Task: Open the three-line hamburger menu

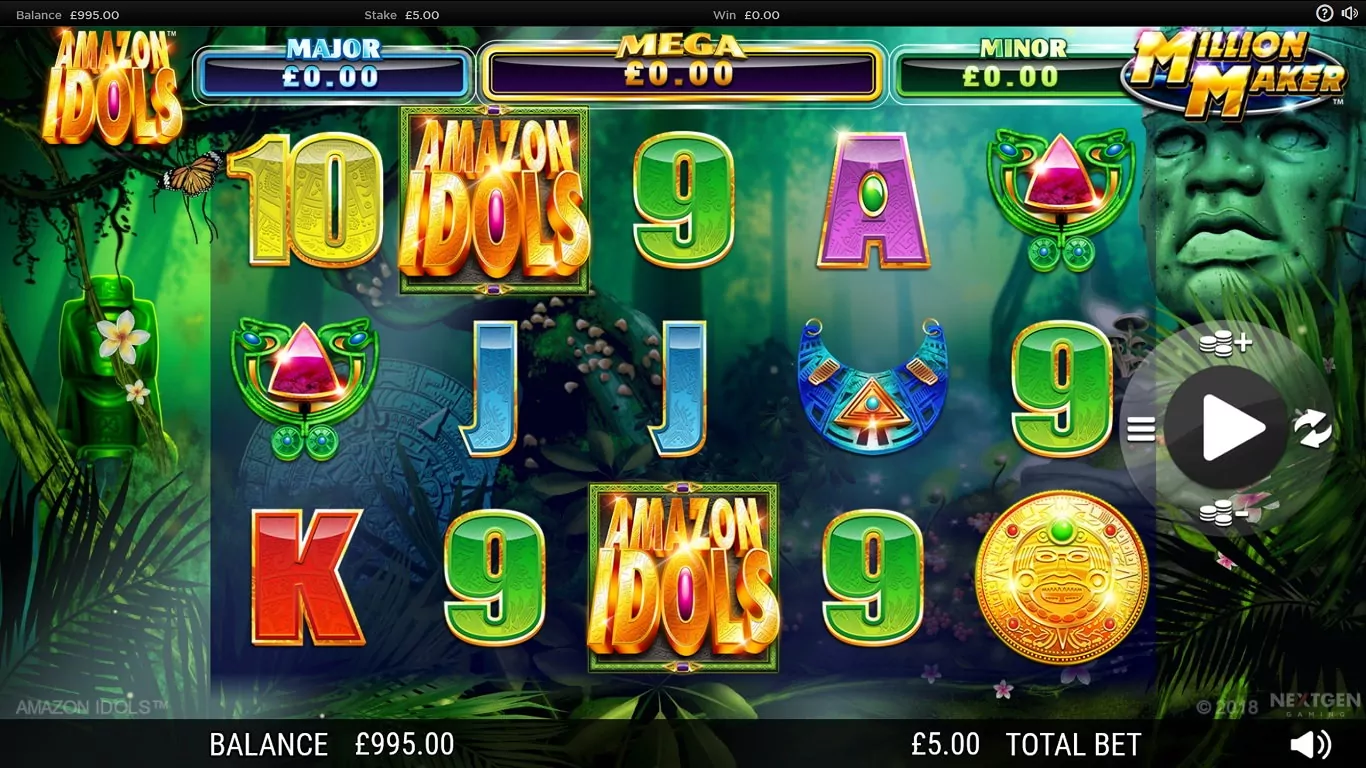Action: coord(1141,429)
